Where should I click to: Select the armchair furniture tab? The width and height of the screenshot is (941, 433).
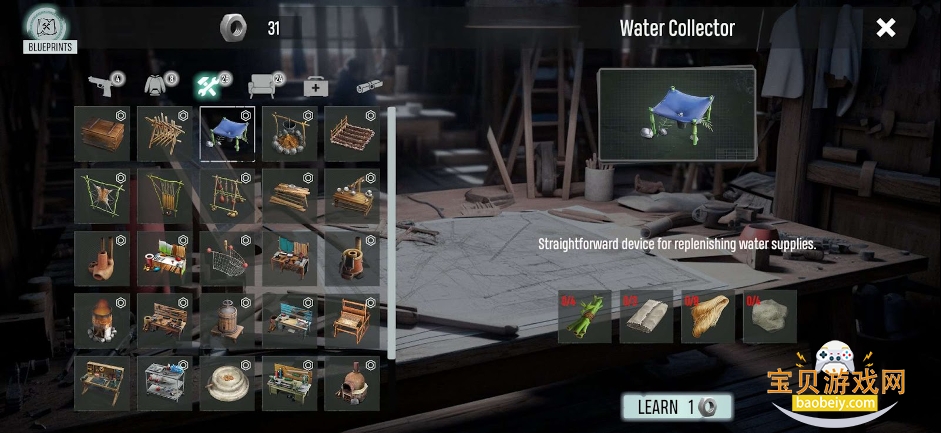[264, 85]
